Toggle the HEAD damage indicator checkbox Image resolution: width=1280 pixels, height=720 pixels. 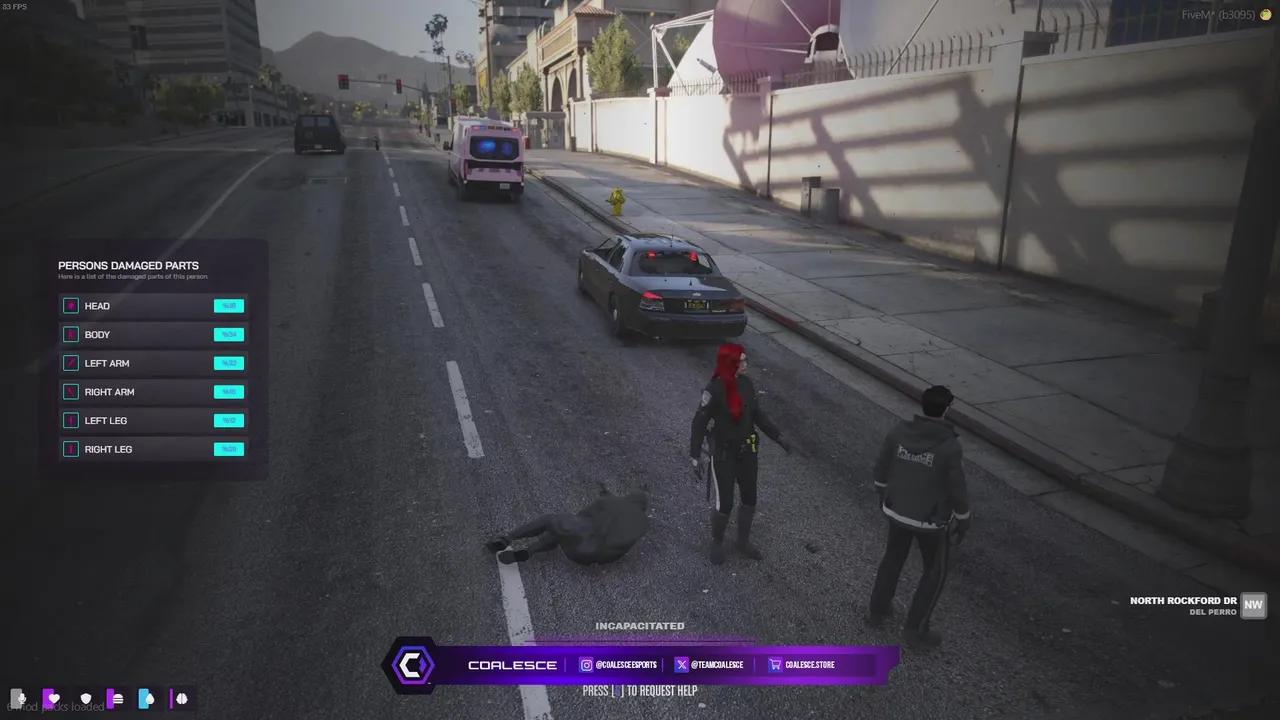click(x=70, y=305)
